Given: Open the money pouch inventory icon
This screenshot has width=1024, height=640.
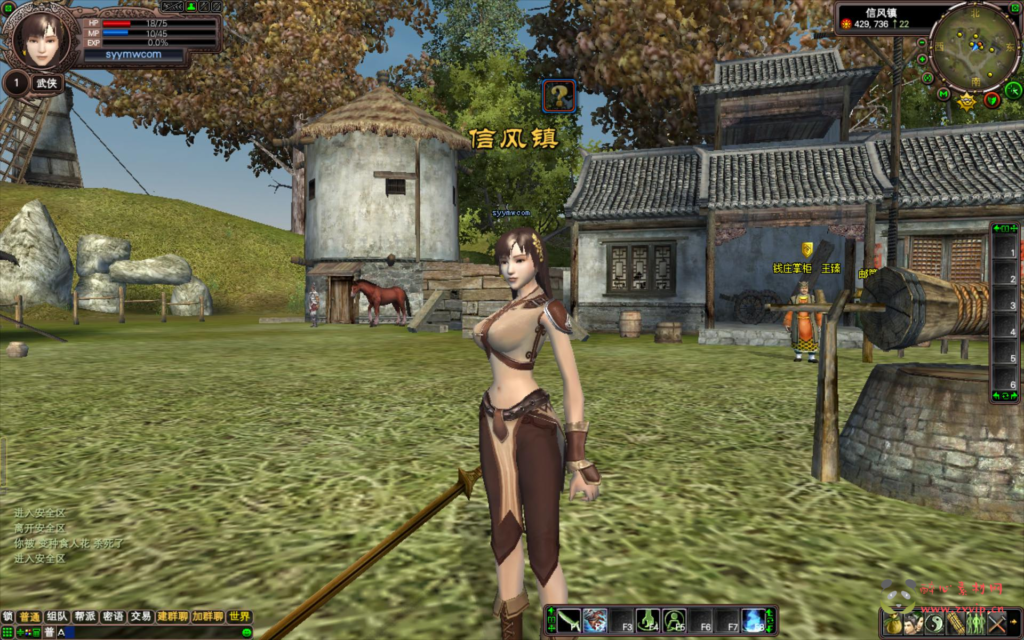Looking at the screenshot, I should coord(893,623).
